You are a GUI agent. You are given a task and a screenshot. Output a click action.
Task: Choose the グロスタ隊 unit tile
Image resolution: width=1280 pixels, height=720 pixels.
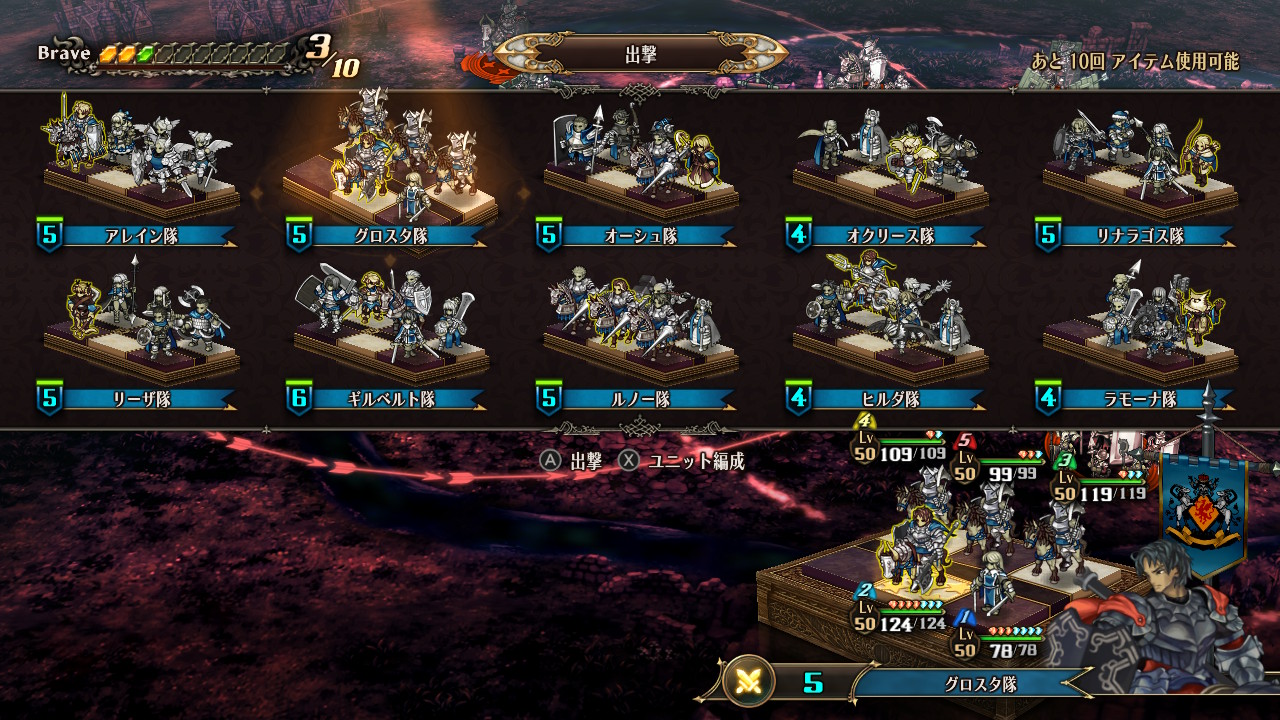point(388,170)
